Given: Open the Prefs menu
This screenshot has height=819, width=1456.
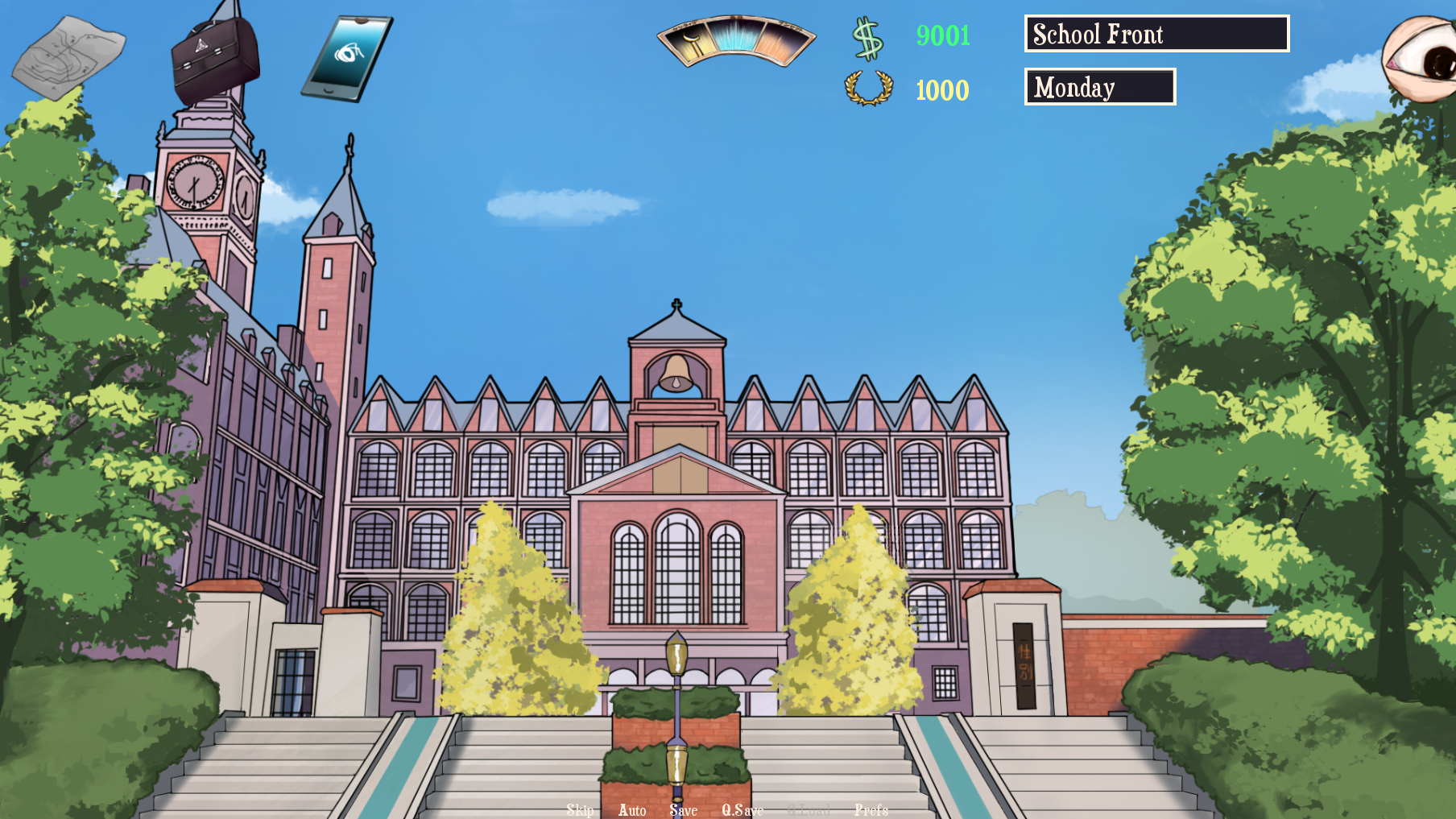Looking at the screenshot, I should click(x=871, y=809).
